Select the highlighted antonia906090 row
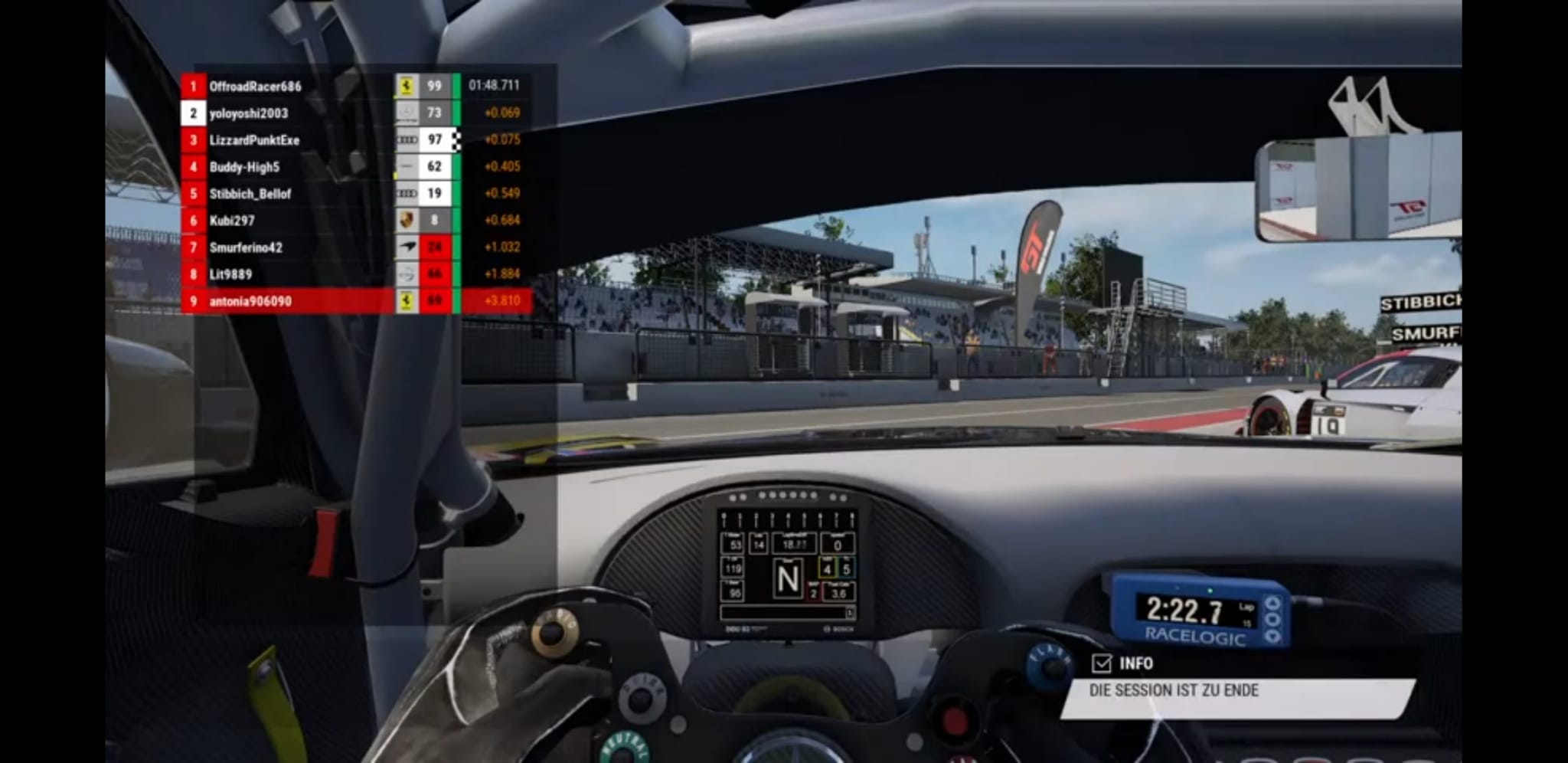Screen dimensions: 1568x763 (250, 301)
